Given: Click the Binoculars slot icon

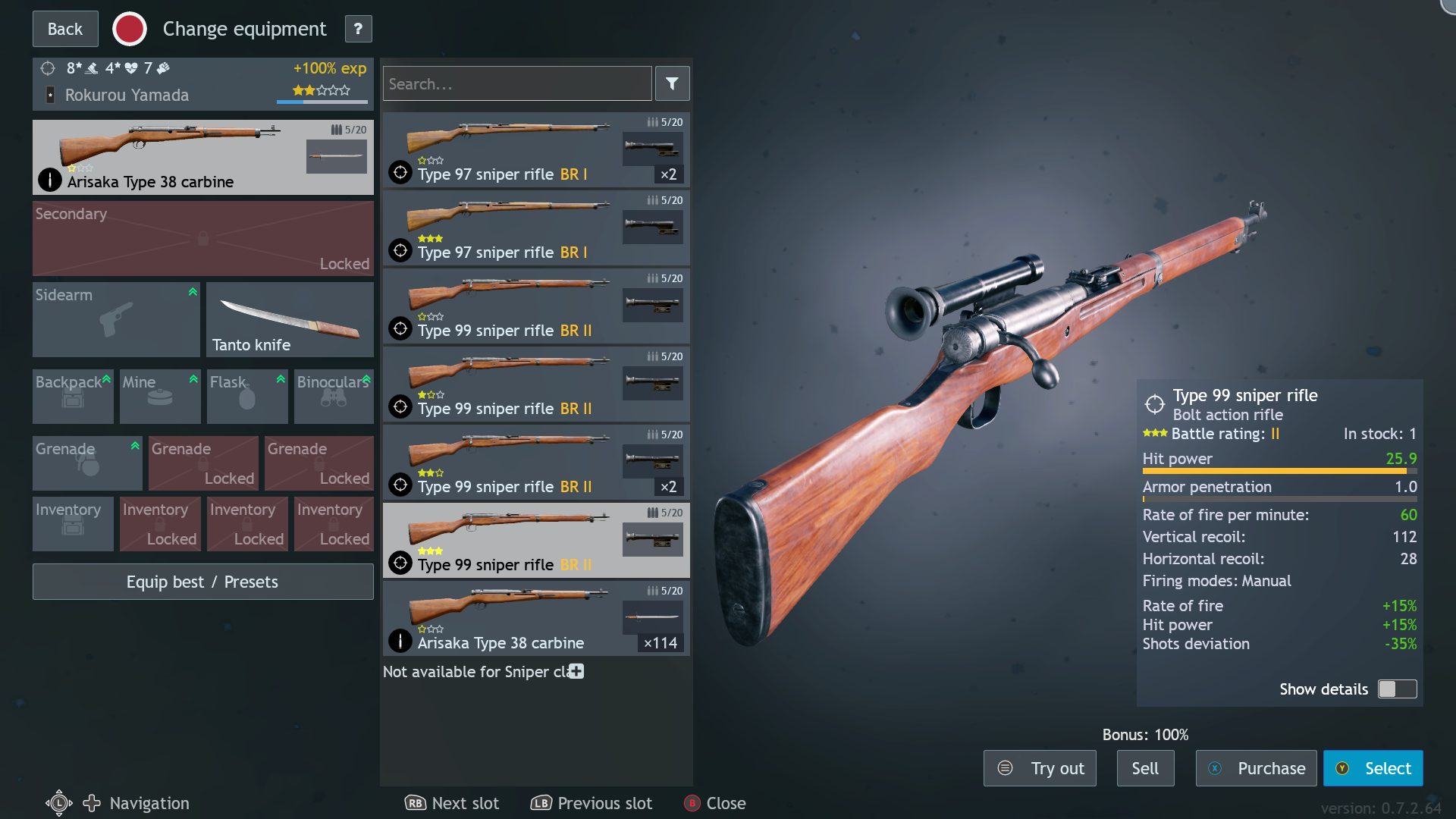Looking at the screenshot, I should click(332, 397).
